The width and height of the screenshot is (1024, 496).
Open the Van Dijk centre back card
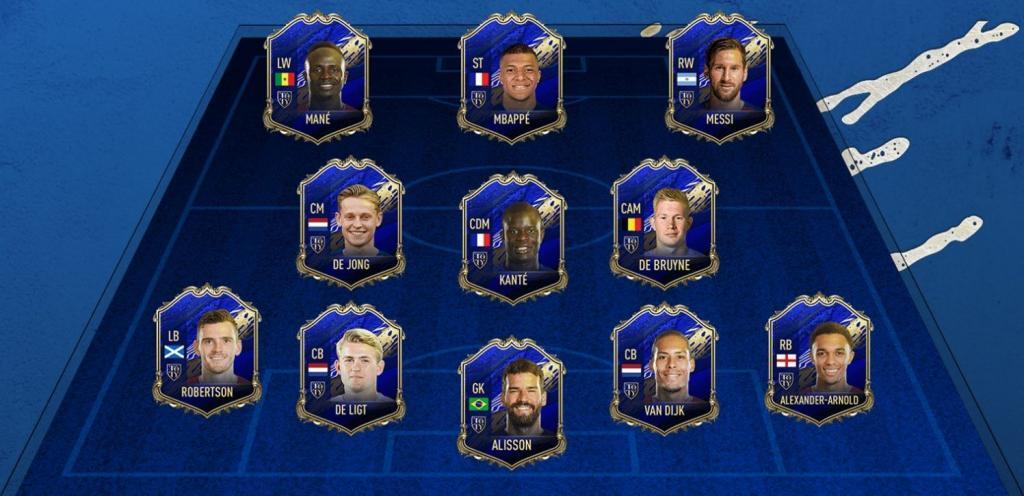pyautogui.click(x=665, y=368)
